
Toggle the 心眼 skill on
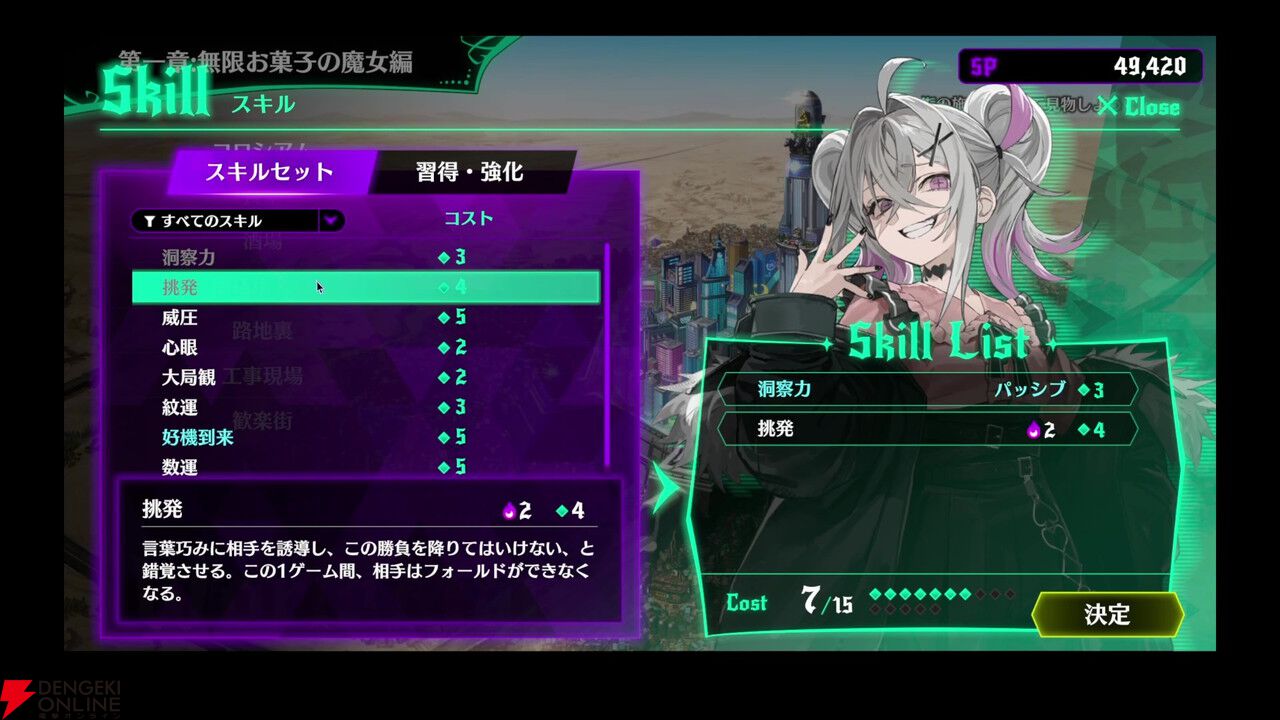pos(300,347)
